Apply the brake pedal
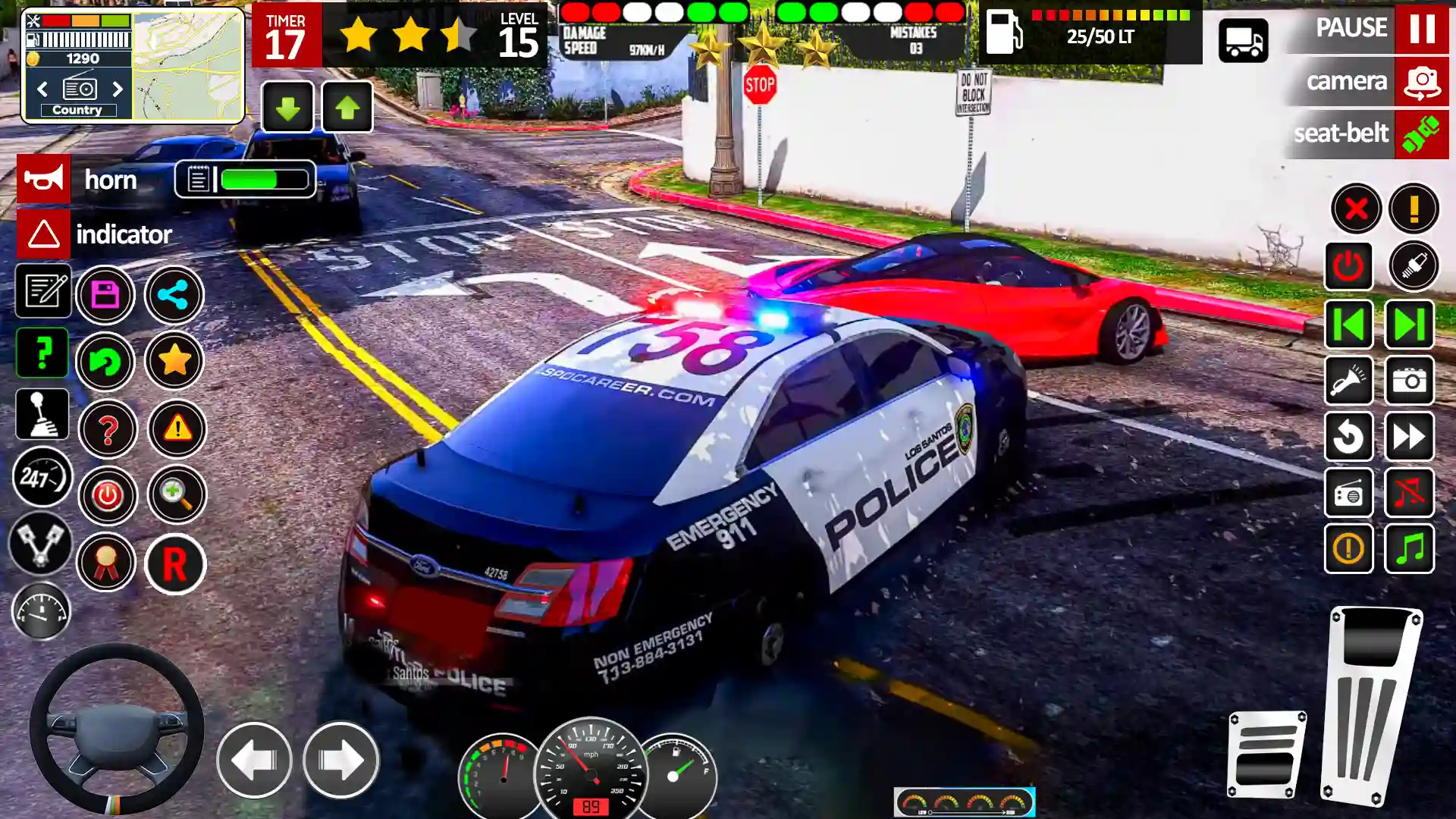The image size is (1456, 819). 1266,755
